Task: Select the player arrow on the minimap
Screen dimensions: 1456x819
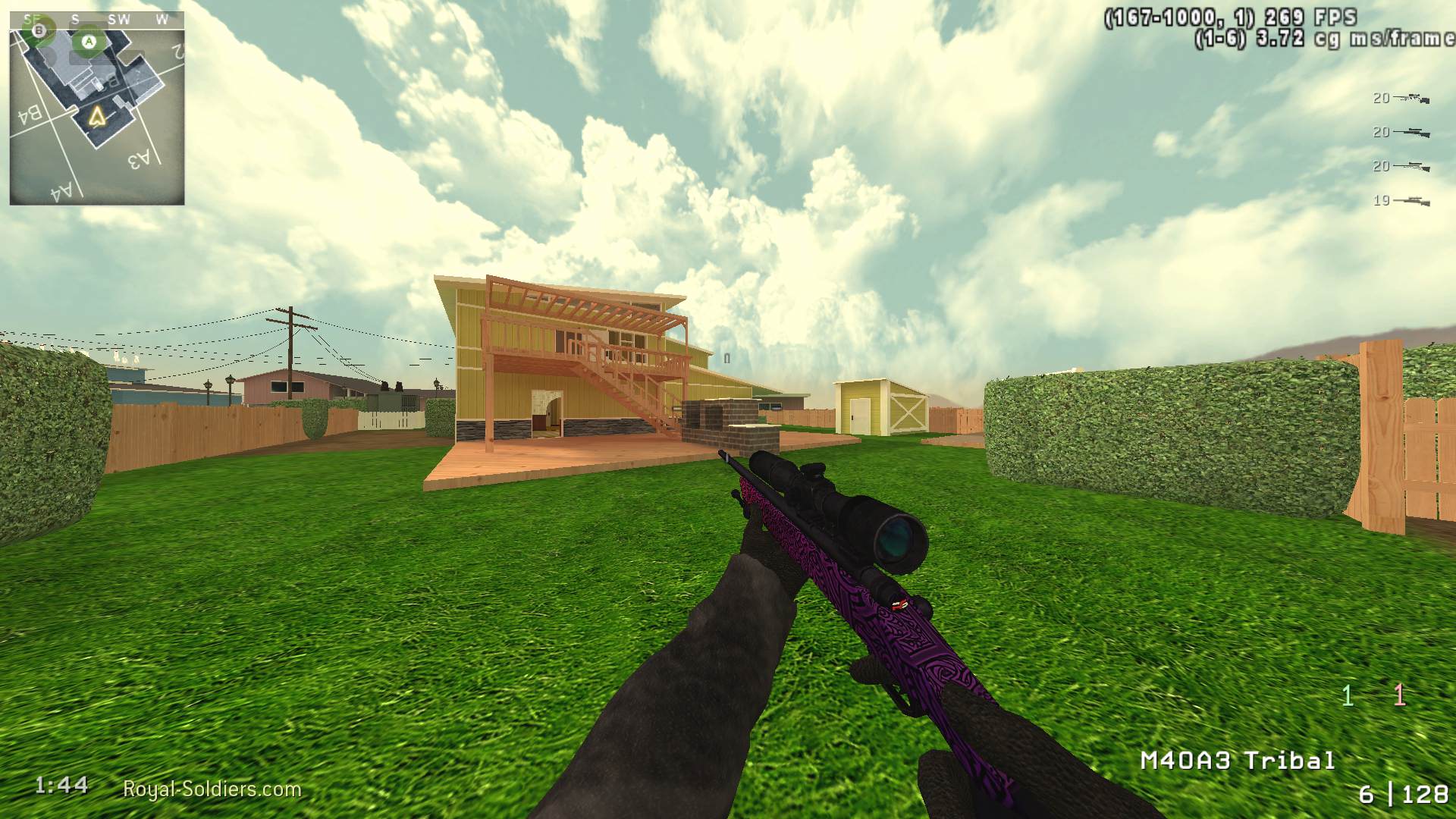Action: tap(96, 115)
